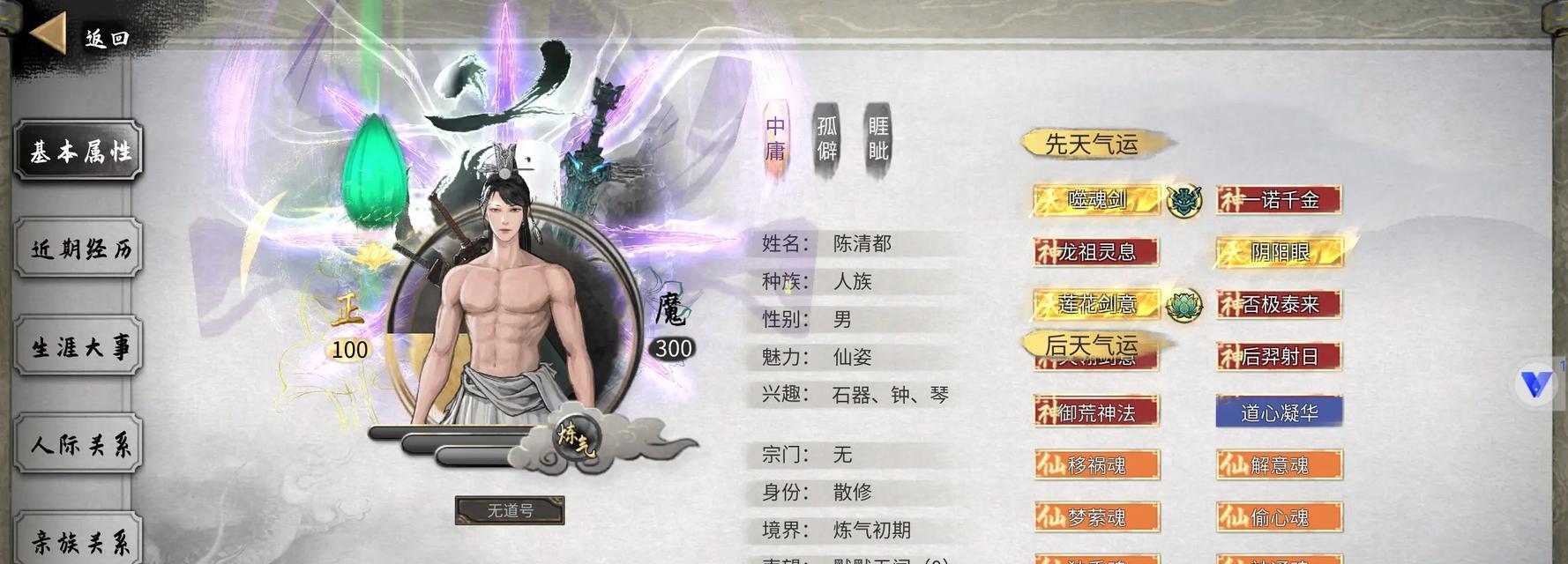Select the 人际关系 tab
This screenshot has width=1568, height=564.
coord(79,445)
